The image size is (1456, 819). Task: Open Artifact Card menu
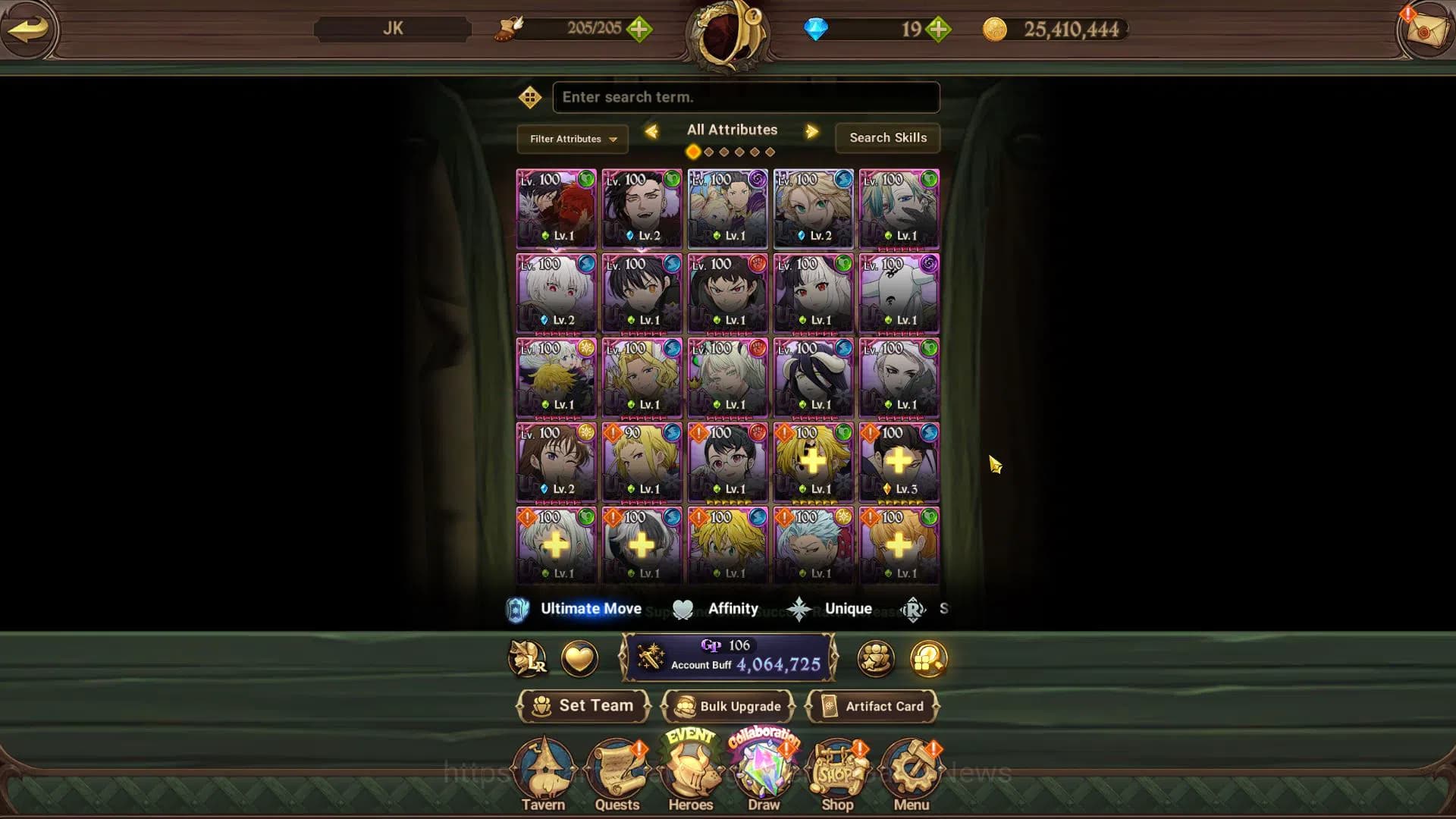873,706
